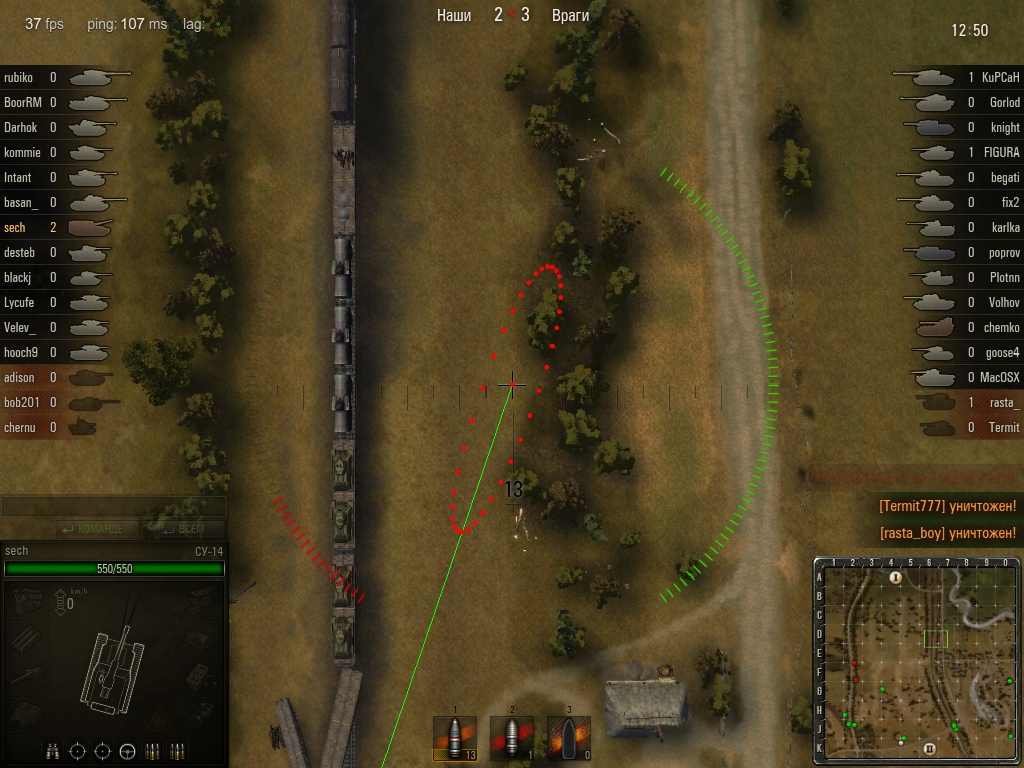
Task: Select ally Darhok in the team roster
Action: [60, 127]
